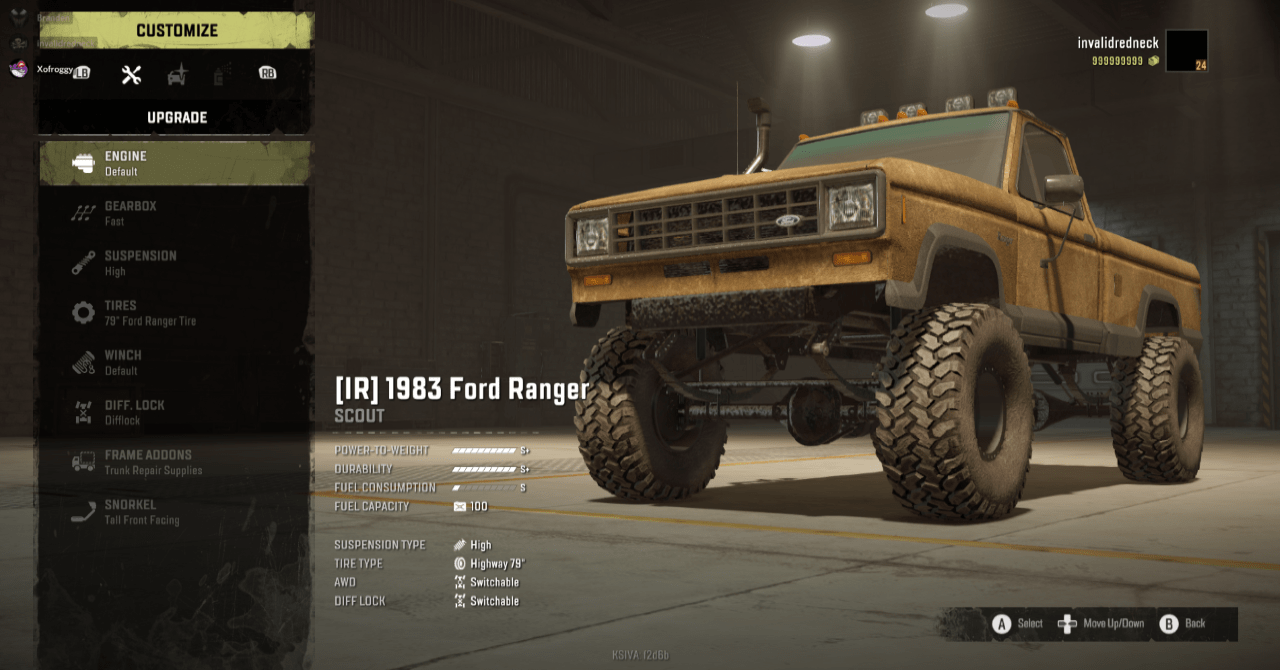Image resolution: width=1280 pixels, height=670 pixels.
Task: Open the spray can paint tab
Action: click(222, 74)
